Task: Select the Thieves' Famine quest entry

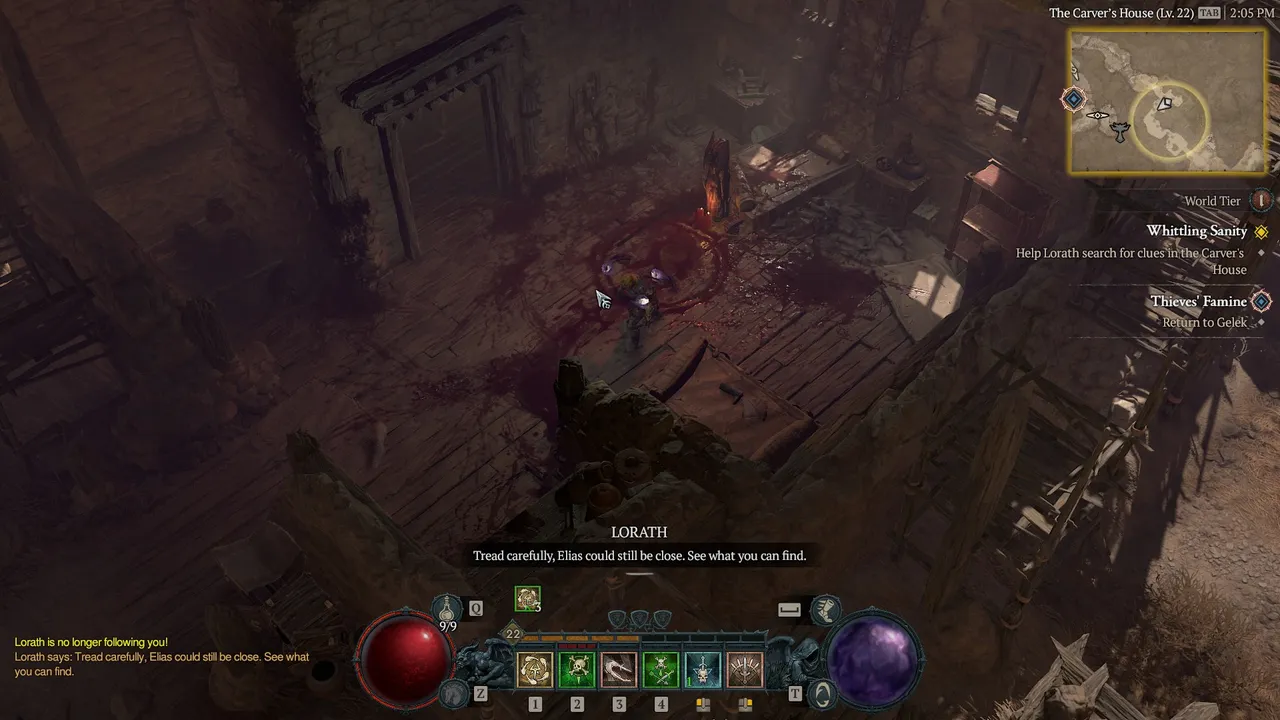Action: click(x=1198, y=301)
